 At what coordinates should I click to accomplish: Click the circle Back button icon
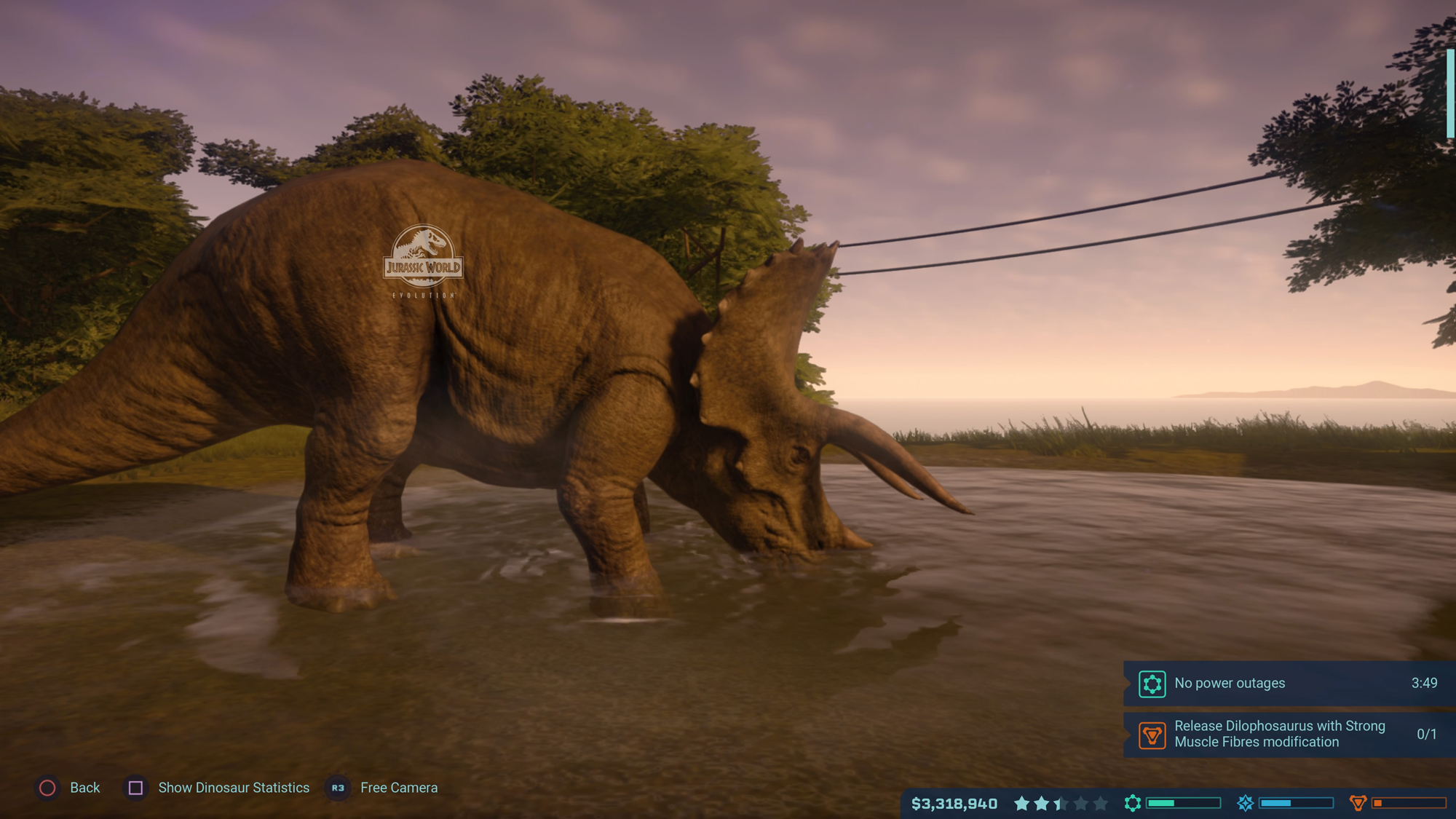47,788
